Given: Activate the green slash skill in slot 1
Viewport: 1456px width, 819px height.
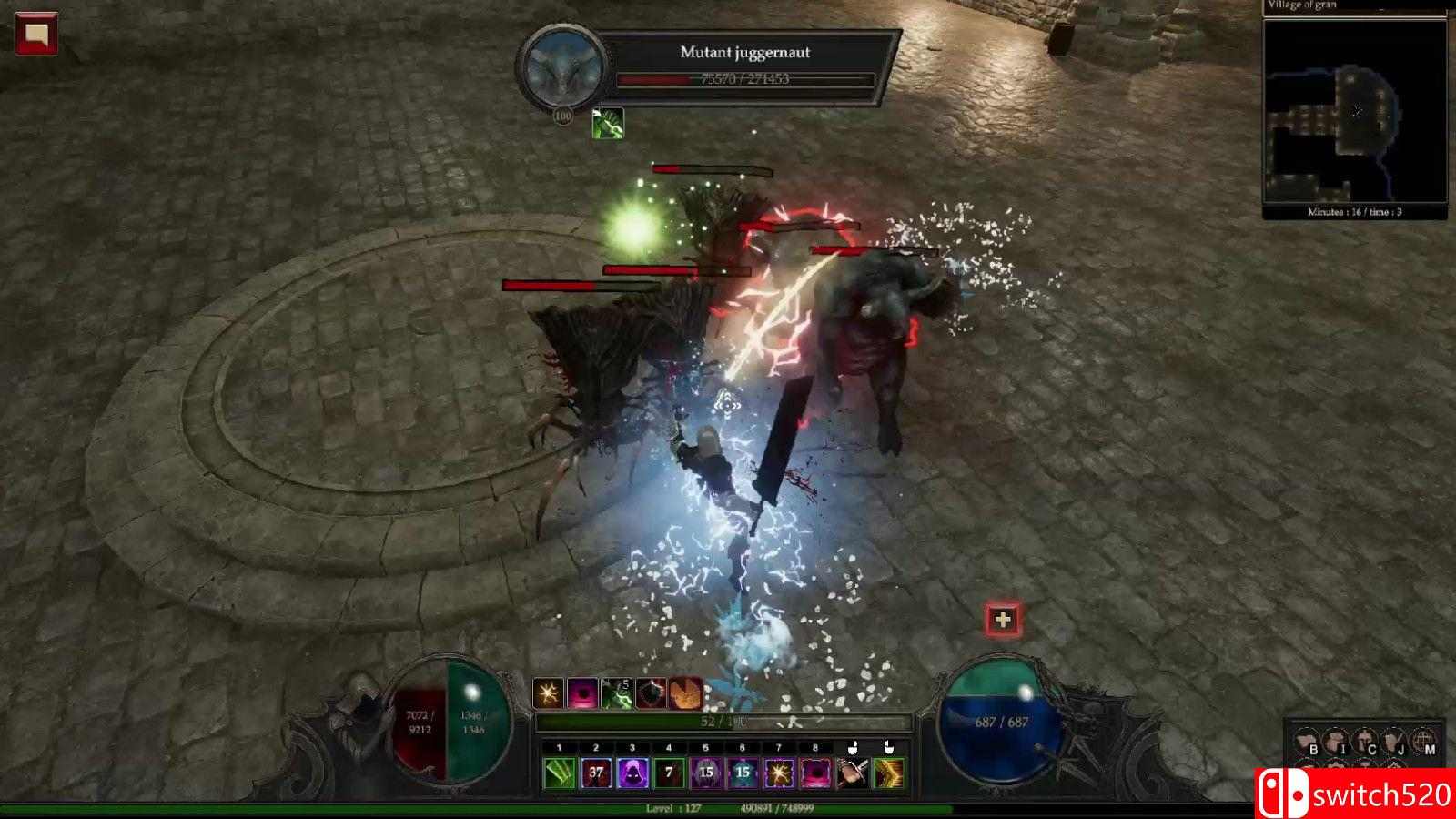Looking at the screenshot, I should click(x=560, y=773).
